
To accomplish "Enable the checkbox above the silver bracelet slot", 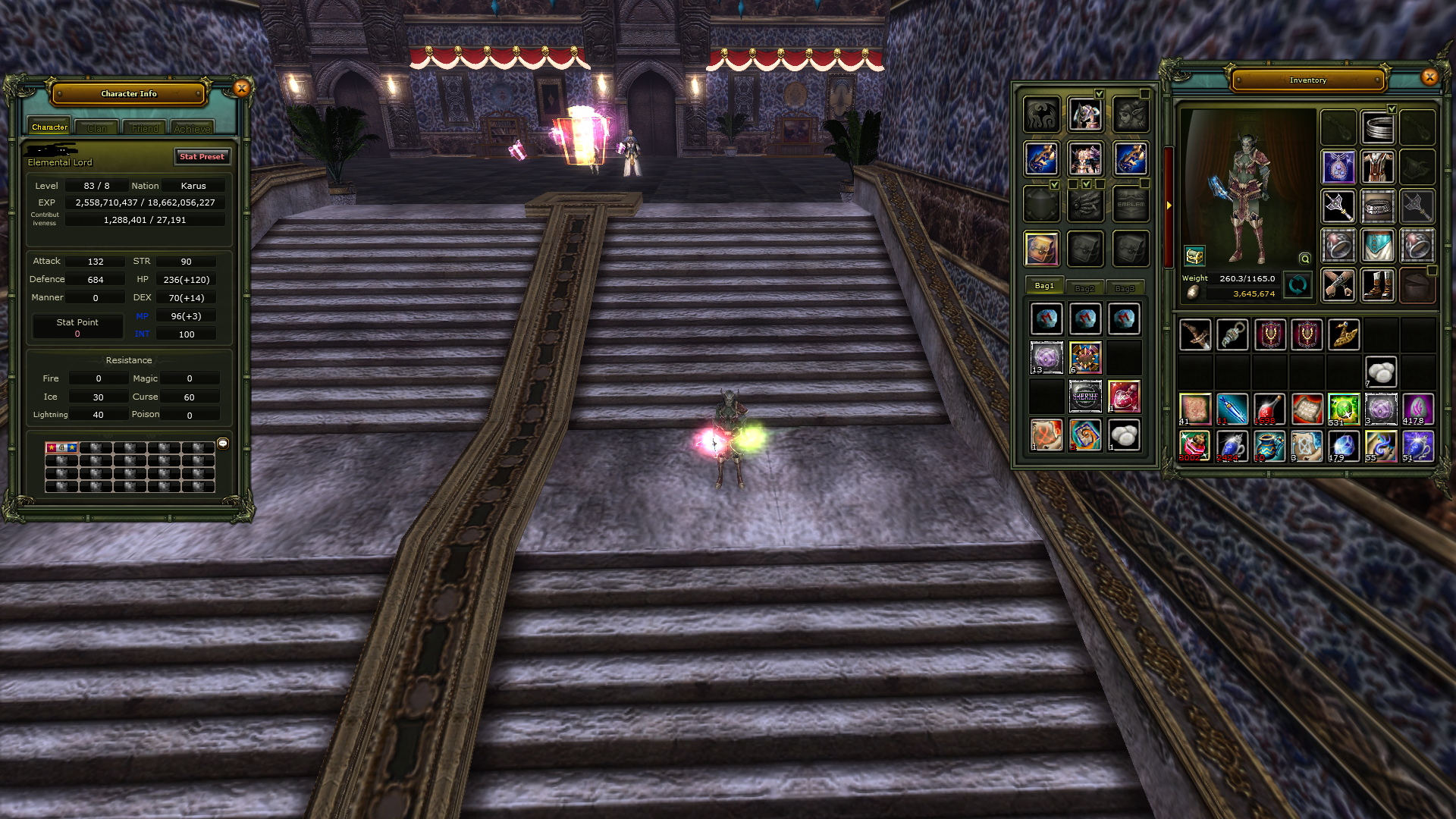I will [1392, 108].
